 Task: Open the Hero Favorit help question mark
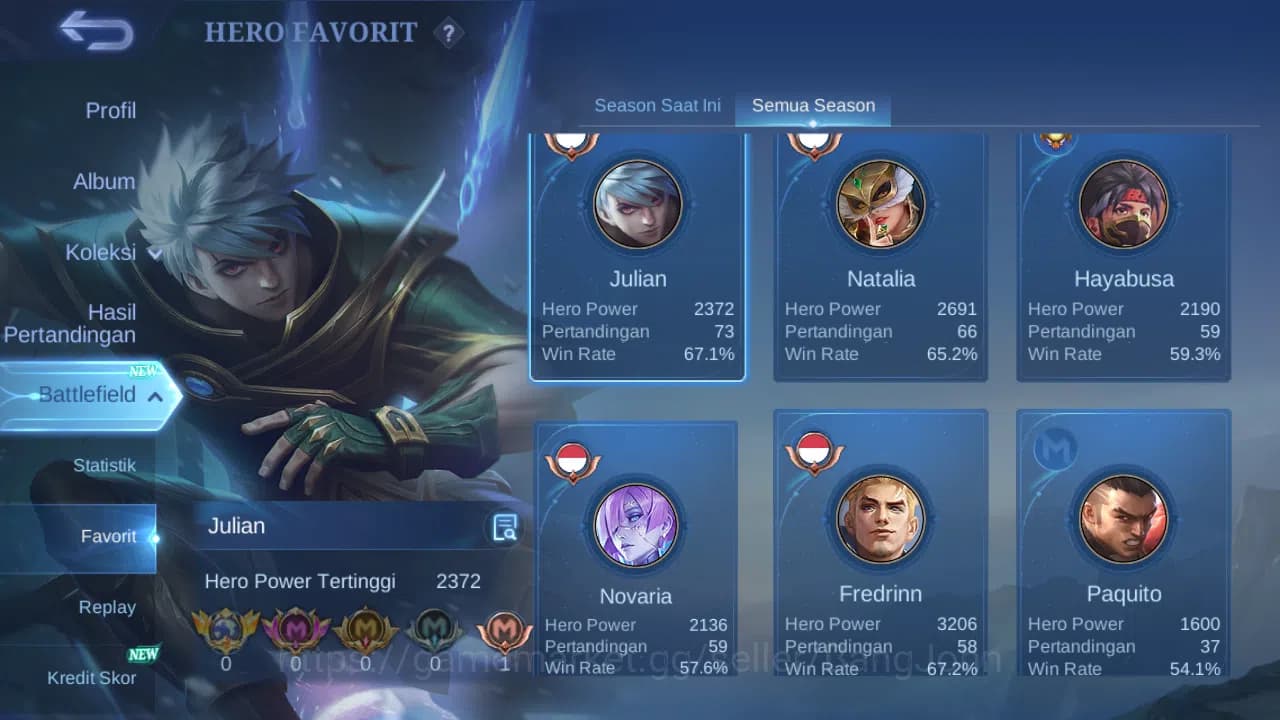[449, 34]
